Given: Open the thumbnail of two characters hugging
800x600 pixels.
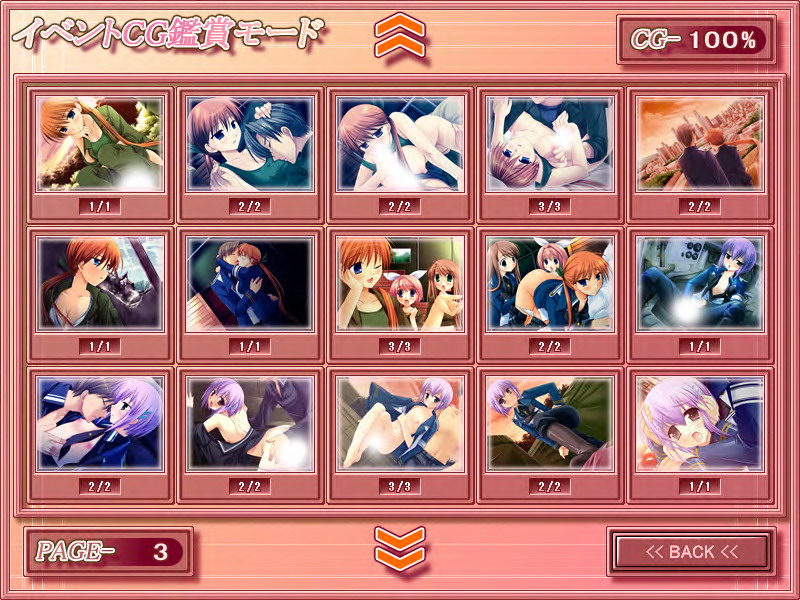Looking at the screenshot, I should [x=250, y=283].
